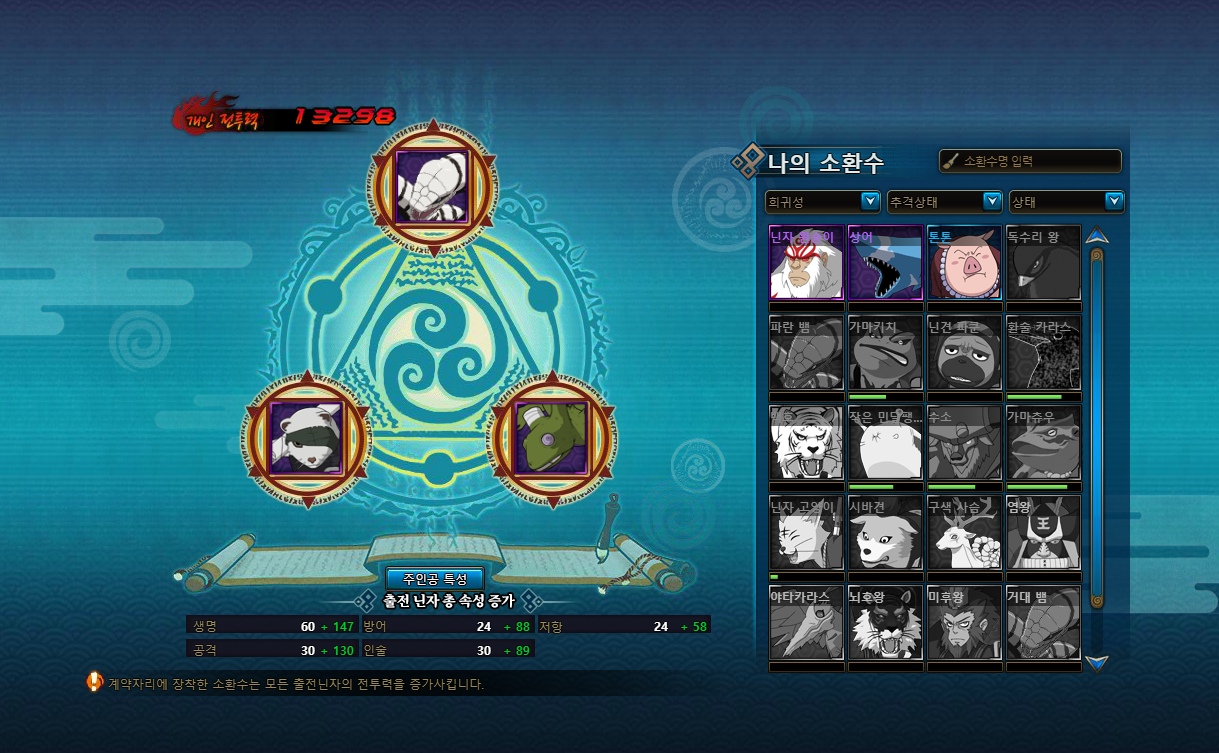Choose the 상어 shark summon

coord(885,263)
